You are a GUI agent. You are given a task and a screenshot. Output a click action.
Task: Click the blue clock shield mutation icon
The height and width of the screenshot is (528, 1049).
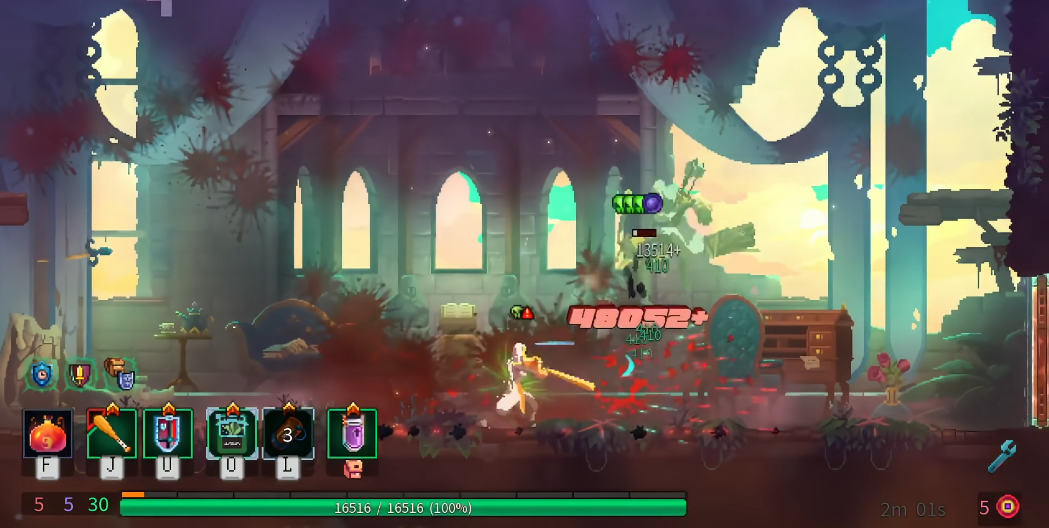pos(41,374)
